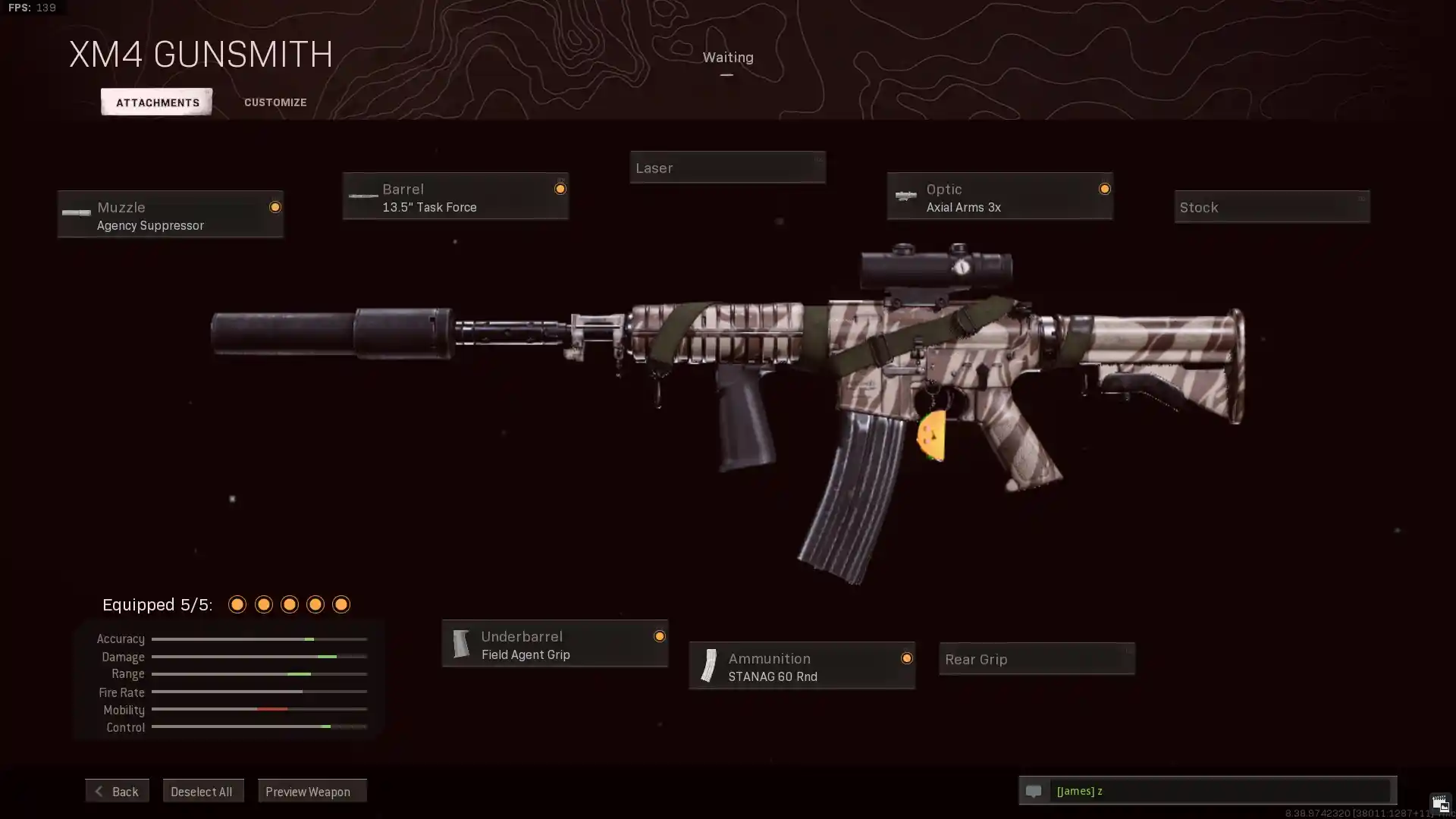Open Preview Weapon view
This screenshot has width=1456, height=819.
pos(312,791)
